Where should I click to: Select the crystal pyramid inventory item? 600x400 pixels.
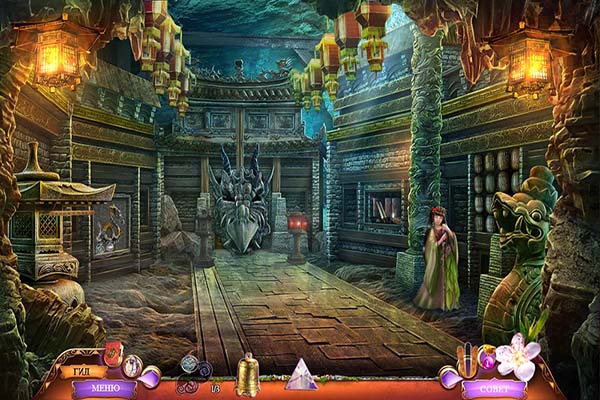point(301,375)
